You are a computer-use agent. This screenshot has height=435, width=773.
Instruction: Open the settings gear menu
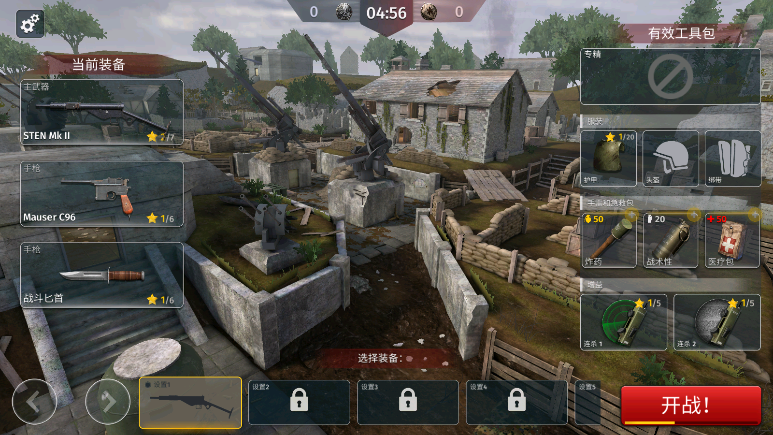[30, 22]
